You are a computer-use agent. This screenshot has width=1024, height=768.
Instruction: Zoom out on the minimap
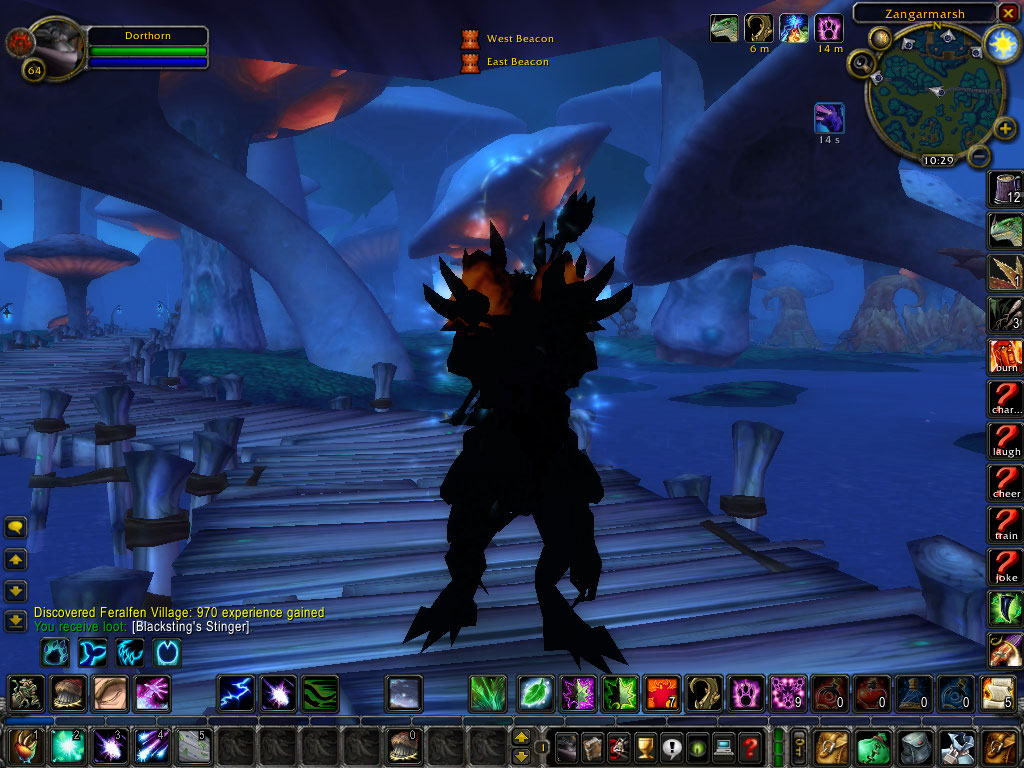click(x=981, y=157)
